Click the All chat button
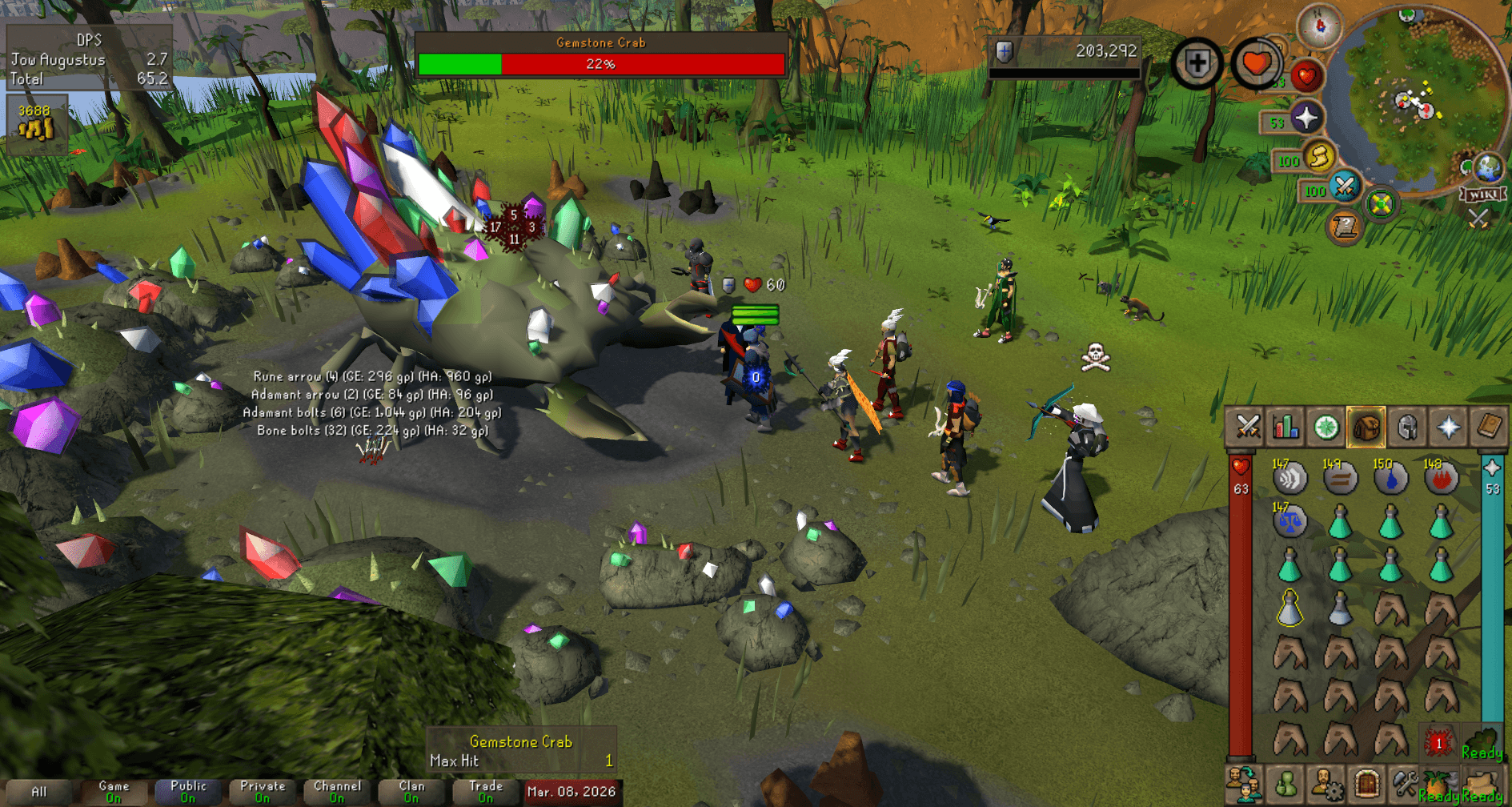 41,790
